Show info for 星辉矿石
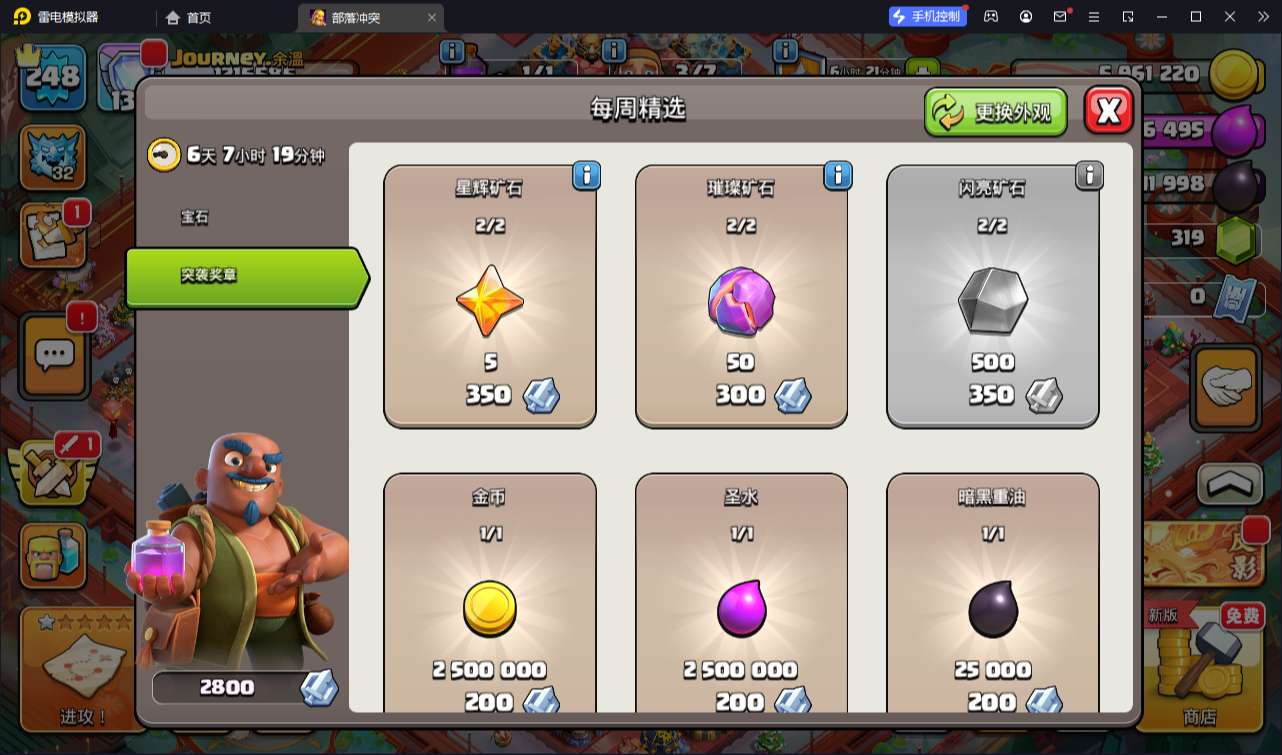This screenshot has width=1282, height=755. [586, 176]
